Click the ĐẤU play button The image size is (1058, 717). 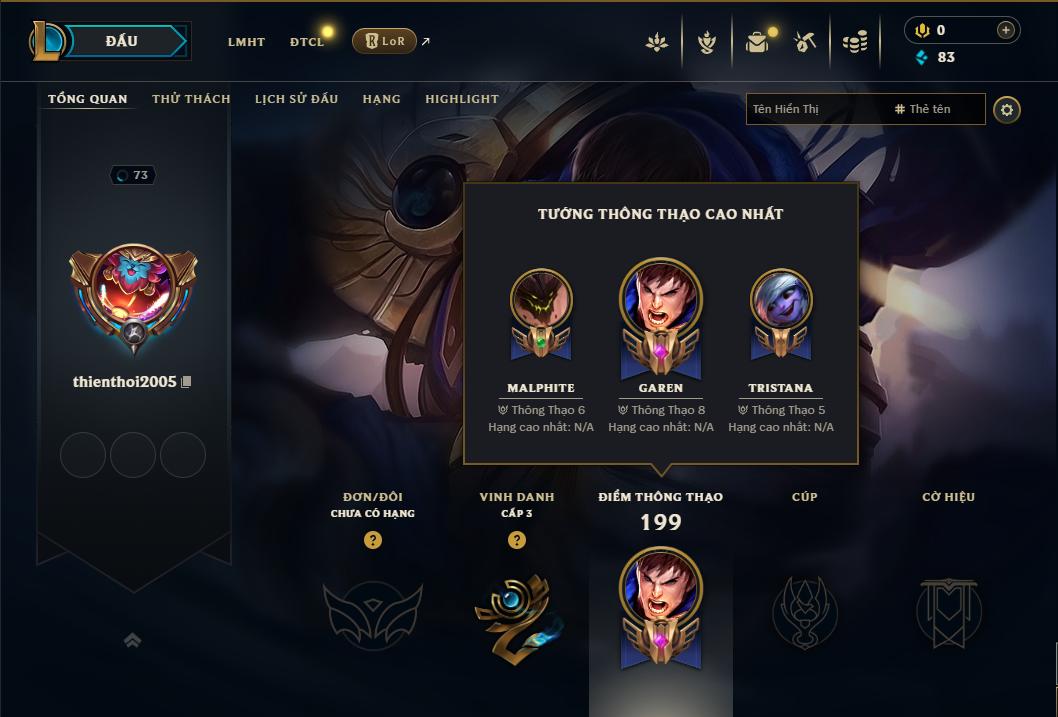click(121, 41)
